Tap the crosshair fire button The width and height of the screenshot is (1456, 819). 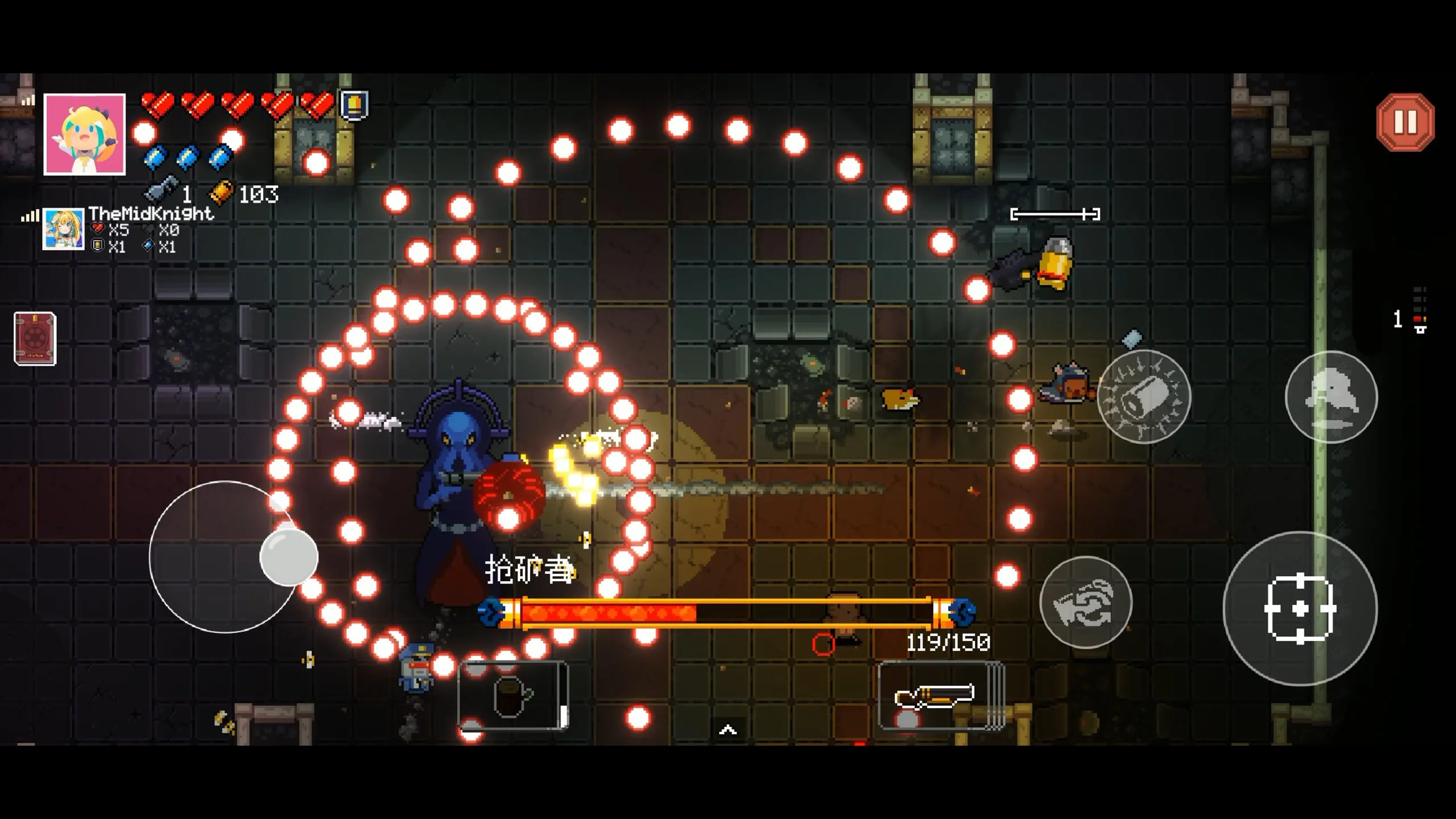click(x=1300, y=609)
